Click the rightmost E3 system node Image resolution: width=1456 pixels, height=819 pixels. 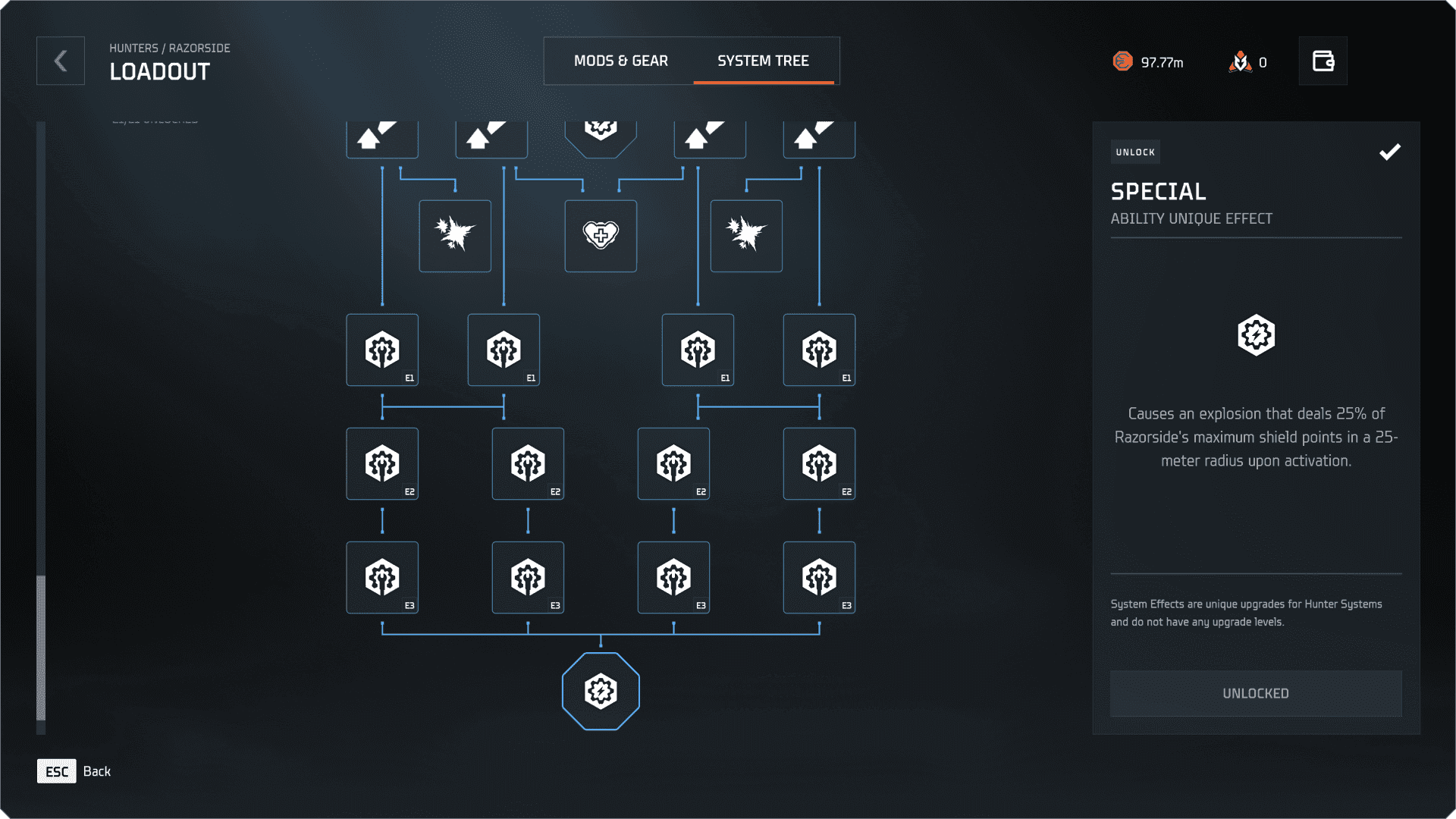pos(819,577)
